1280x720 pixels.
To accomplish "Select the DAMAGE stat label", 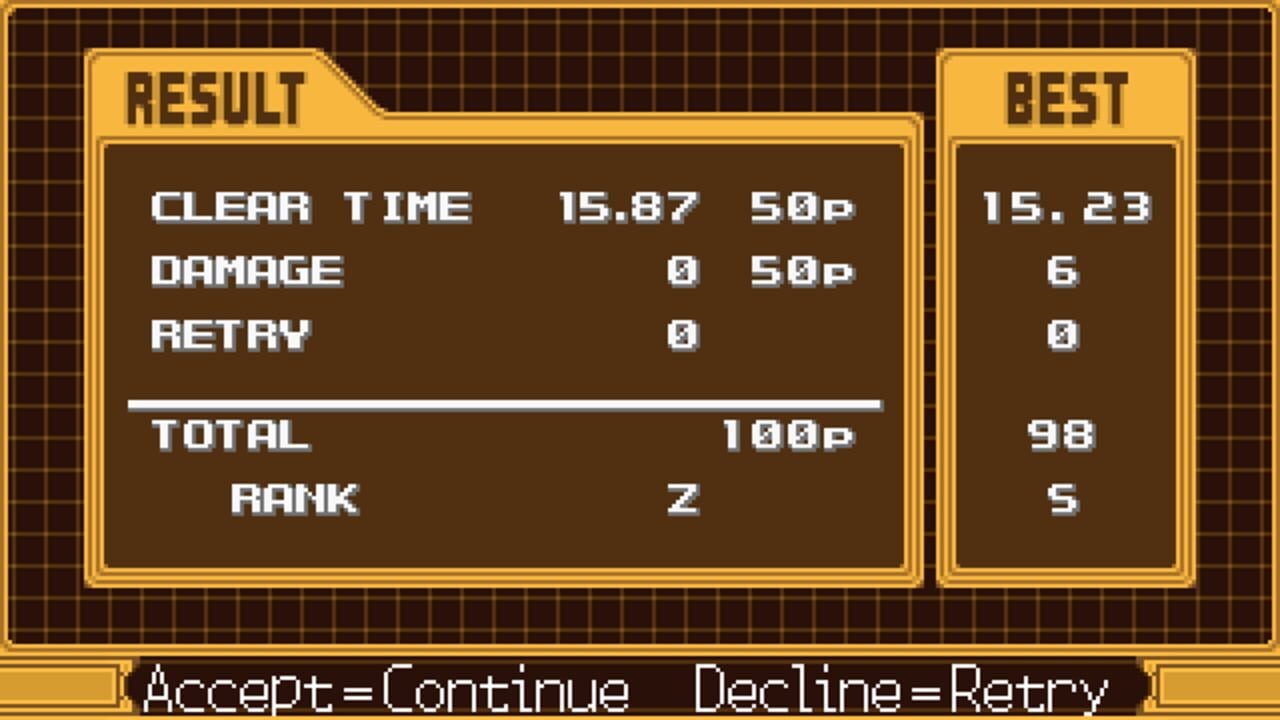I will [245, 271].
